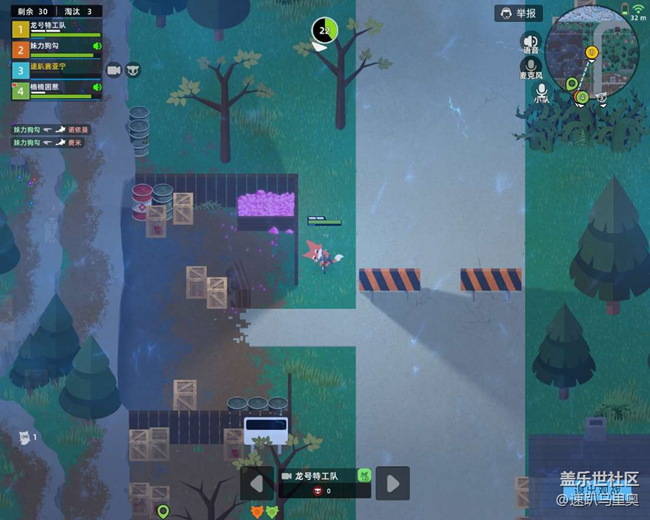This screenshot has height=520, width=650.
Task: Mute teammate 4 using speaker icon
Action: pyautogui.click(x=97, y=89)
